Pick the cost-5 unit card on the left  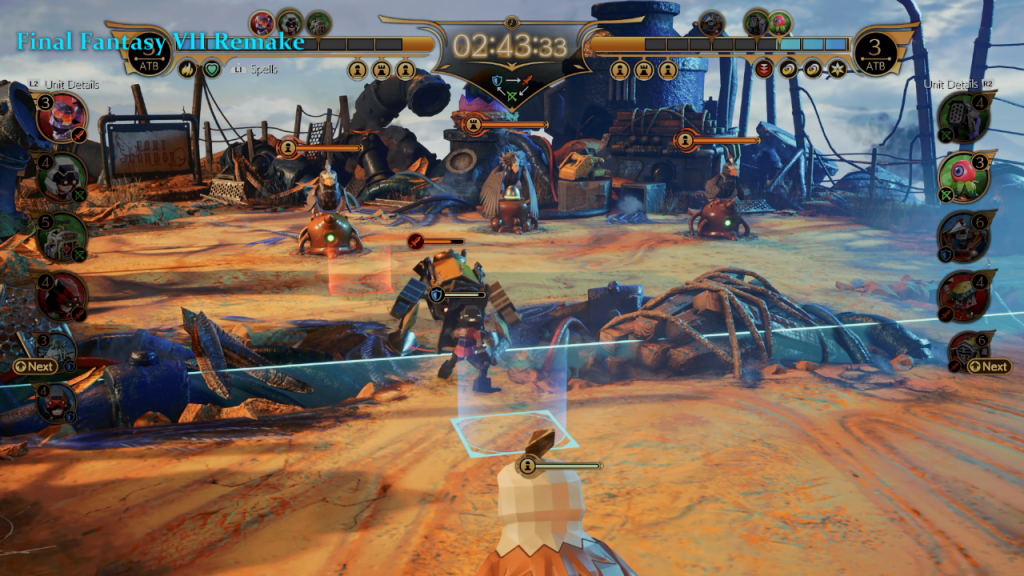[60, 236]
